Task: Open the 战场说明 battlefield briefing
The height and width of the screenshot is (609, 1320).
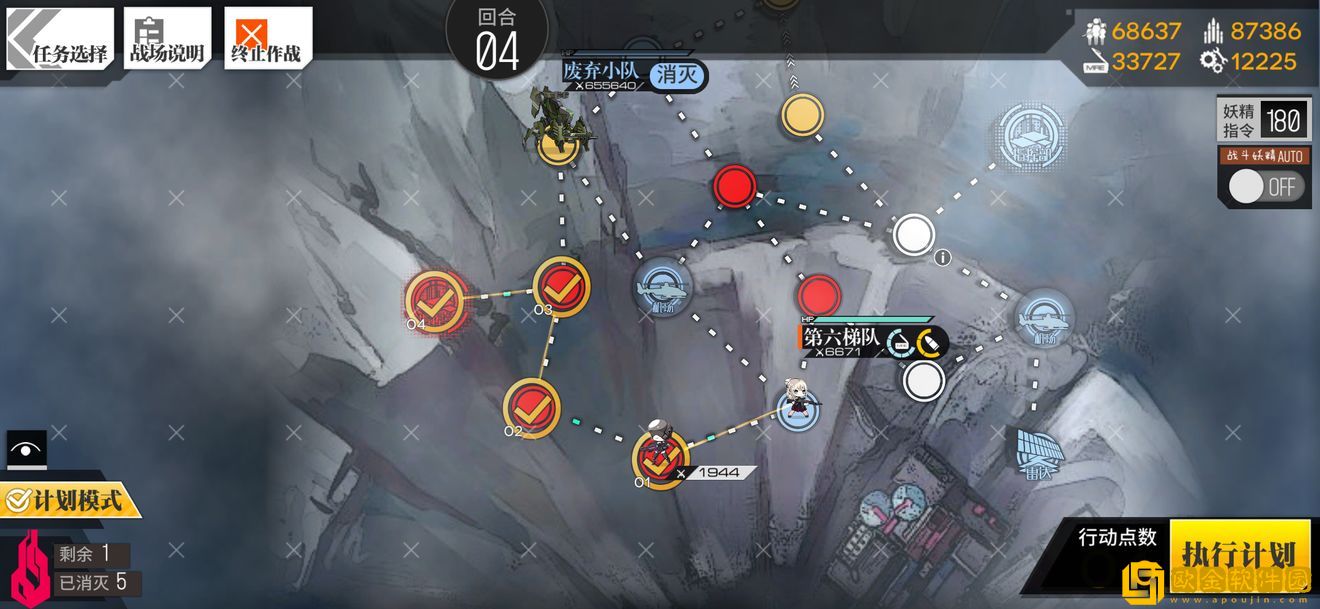Action: [167, 40]
